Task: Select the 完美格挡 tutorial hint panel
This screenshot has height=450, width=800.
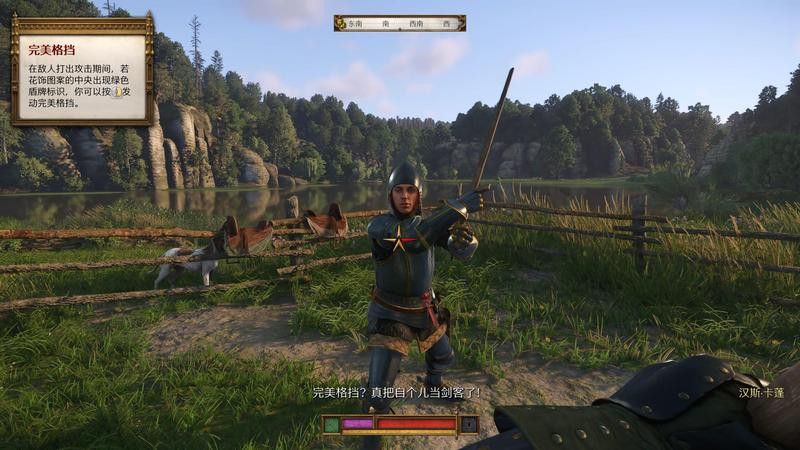Action: [81, 69]
